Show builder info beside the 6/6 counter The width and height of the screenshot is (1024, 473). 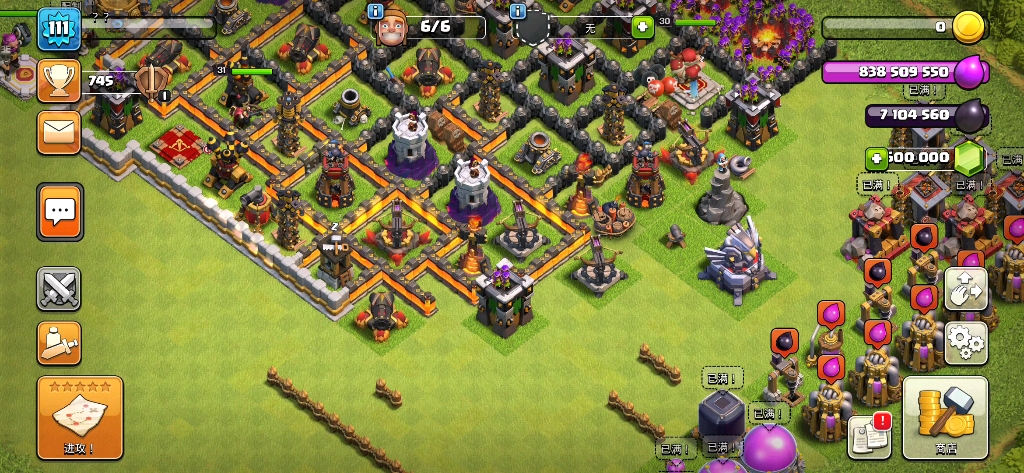[x=376, y=11]
